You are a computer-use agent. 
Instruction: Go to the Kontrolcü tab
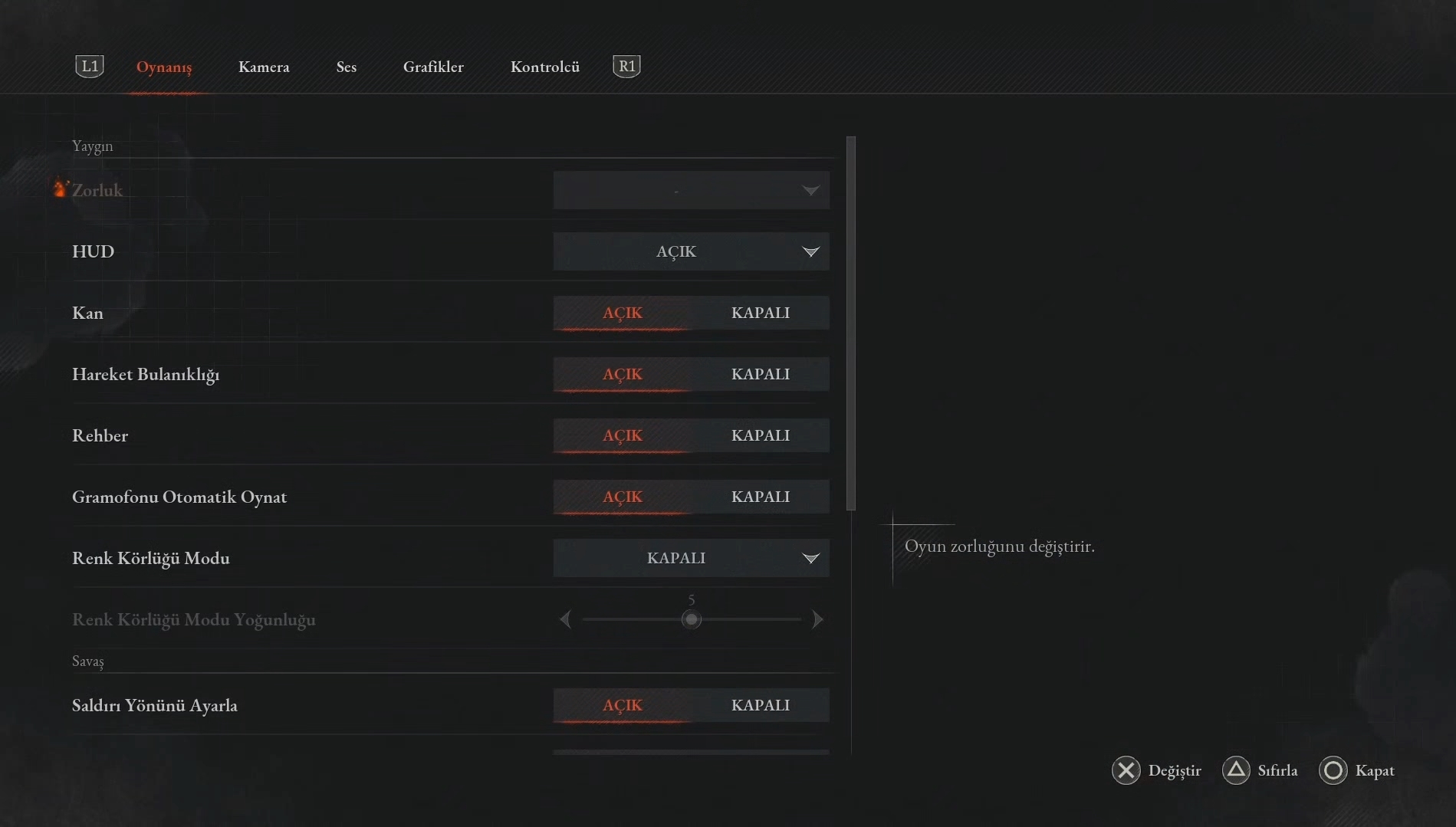pyautogui.click(x=544, y=67)
